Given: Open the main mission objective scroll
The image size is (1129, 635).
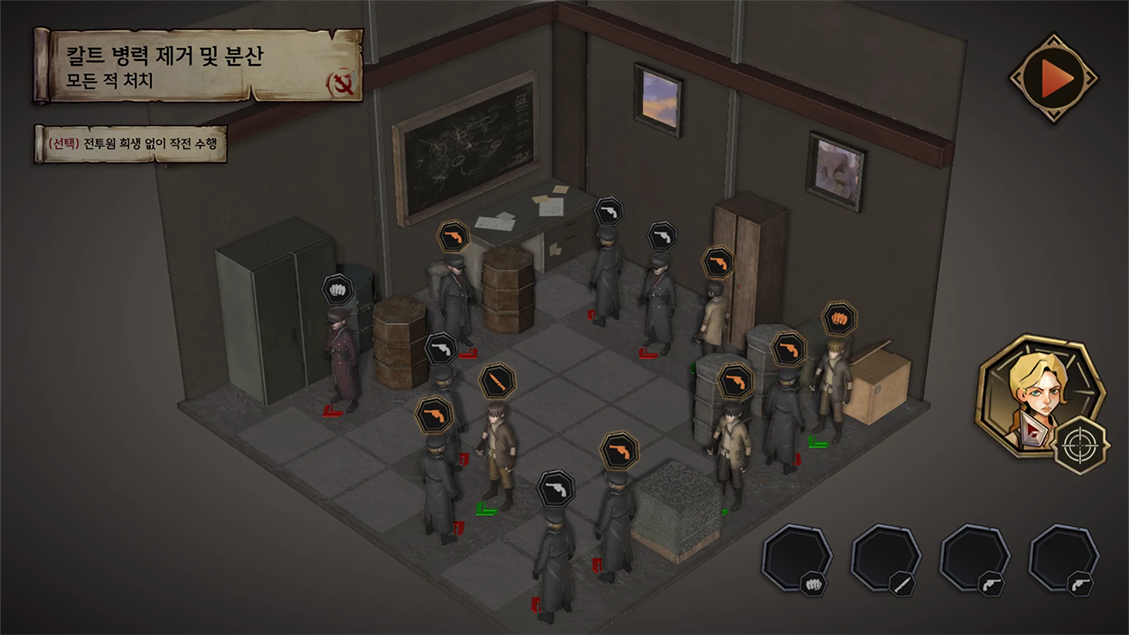Looking at the screenshot, I should tap(198, 66).
